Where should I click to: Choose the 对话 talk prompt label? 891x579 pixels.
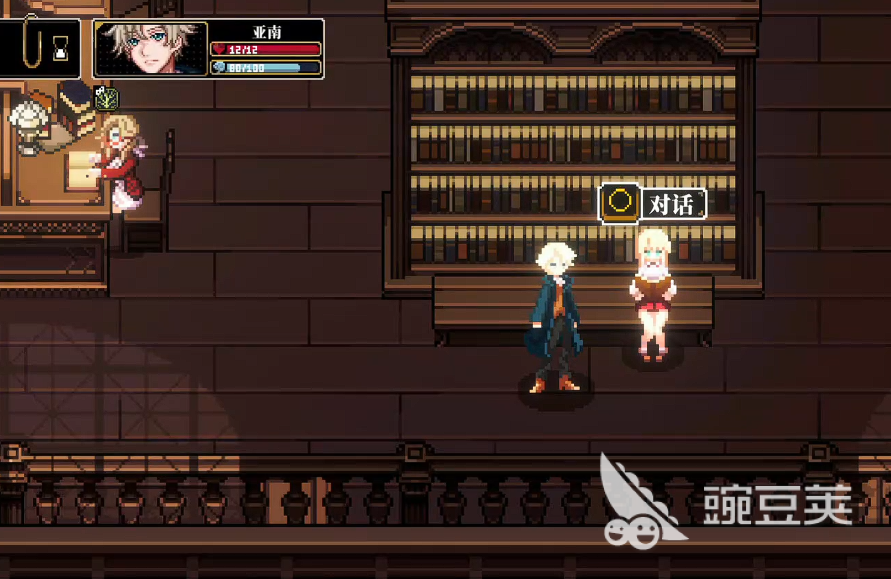coord(671,204)
